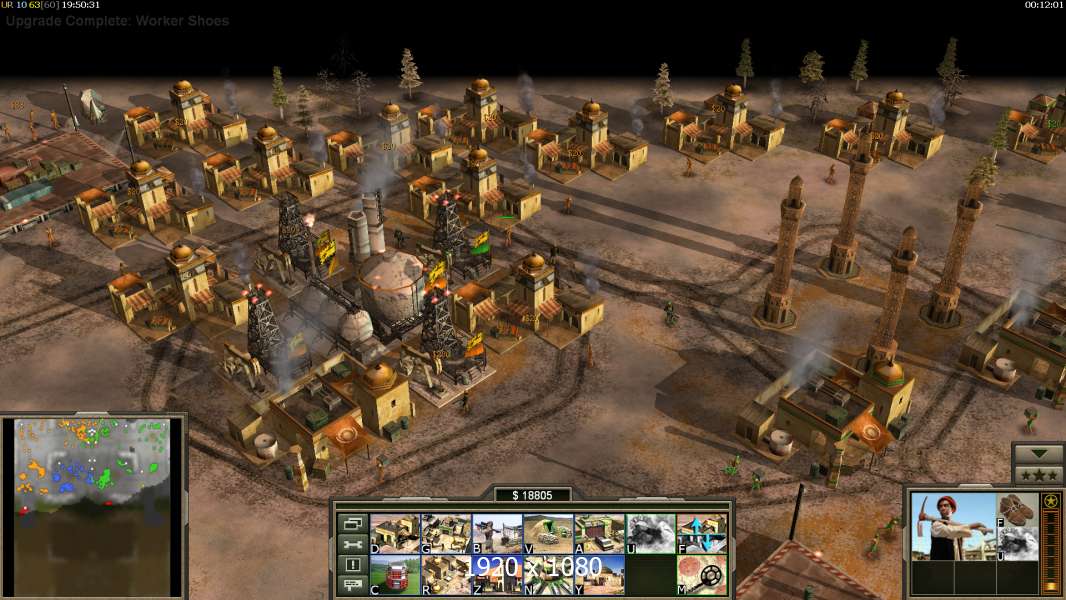Activate the smoke cloud icon labeled U
Screen dimensions: 1066x600
click(651, 534)
